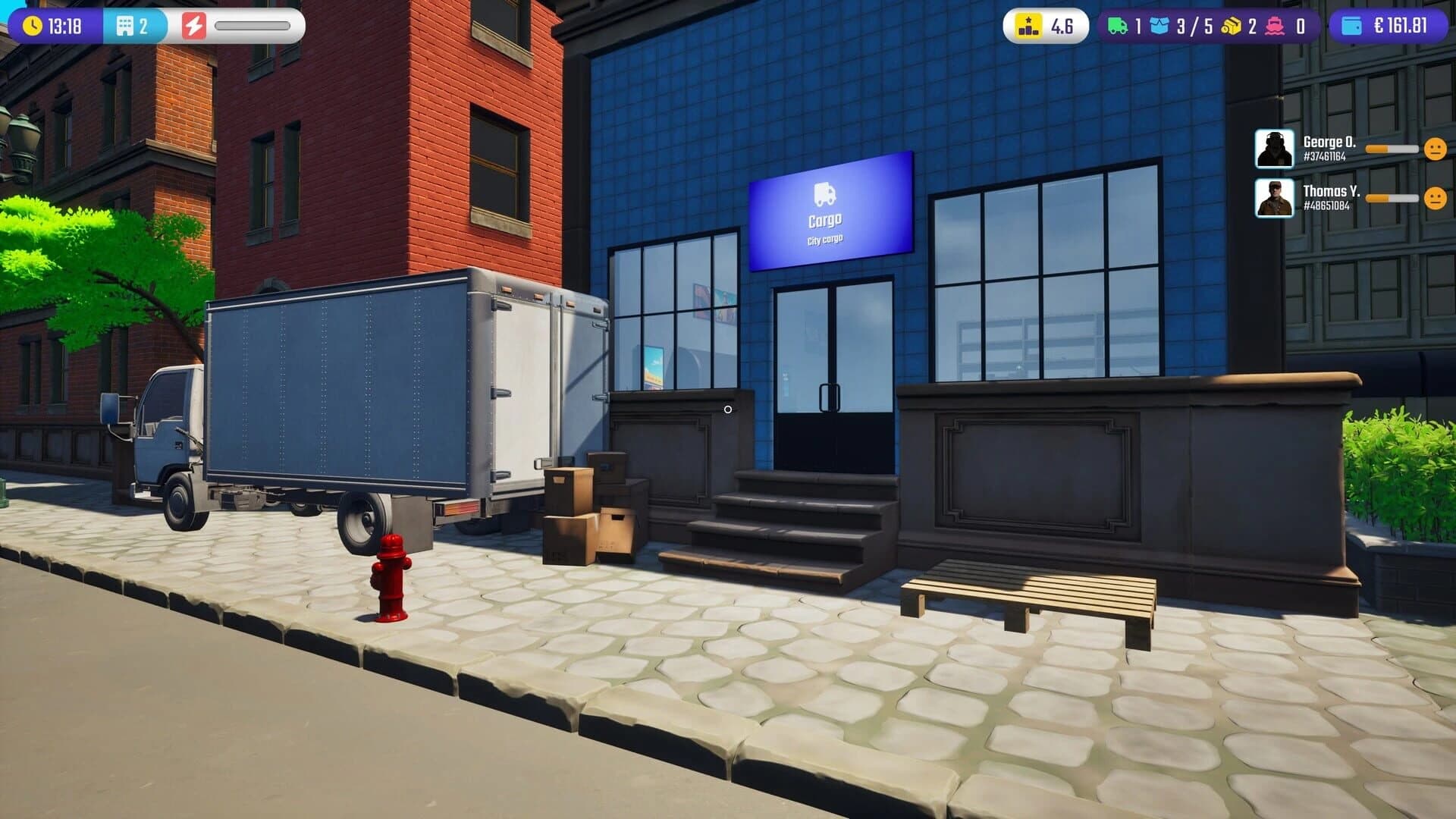Screen dimensions: 1456x819
Task: Open the clock icon showing 13:18
Action: (x=32, y=25)
